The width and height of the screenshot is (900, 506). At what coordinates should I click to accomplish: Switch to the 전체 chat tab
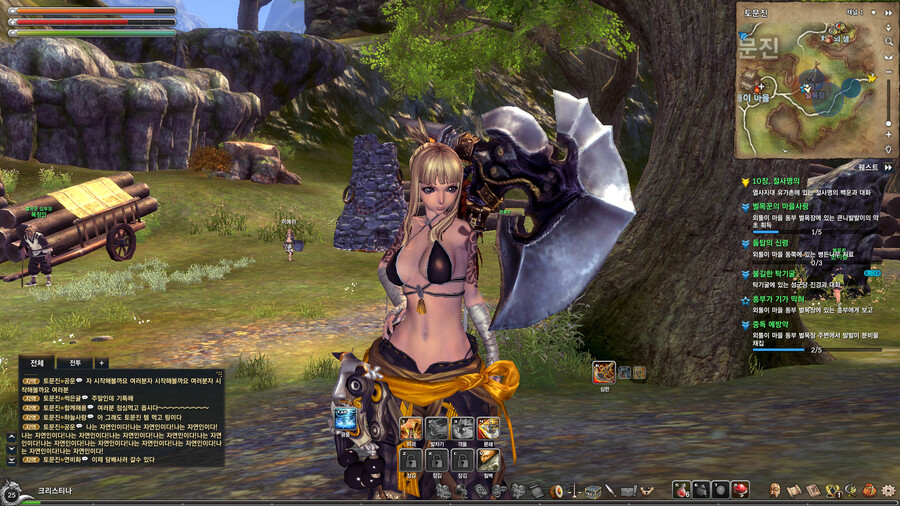pos(37,363)
